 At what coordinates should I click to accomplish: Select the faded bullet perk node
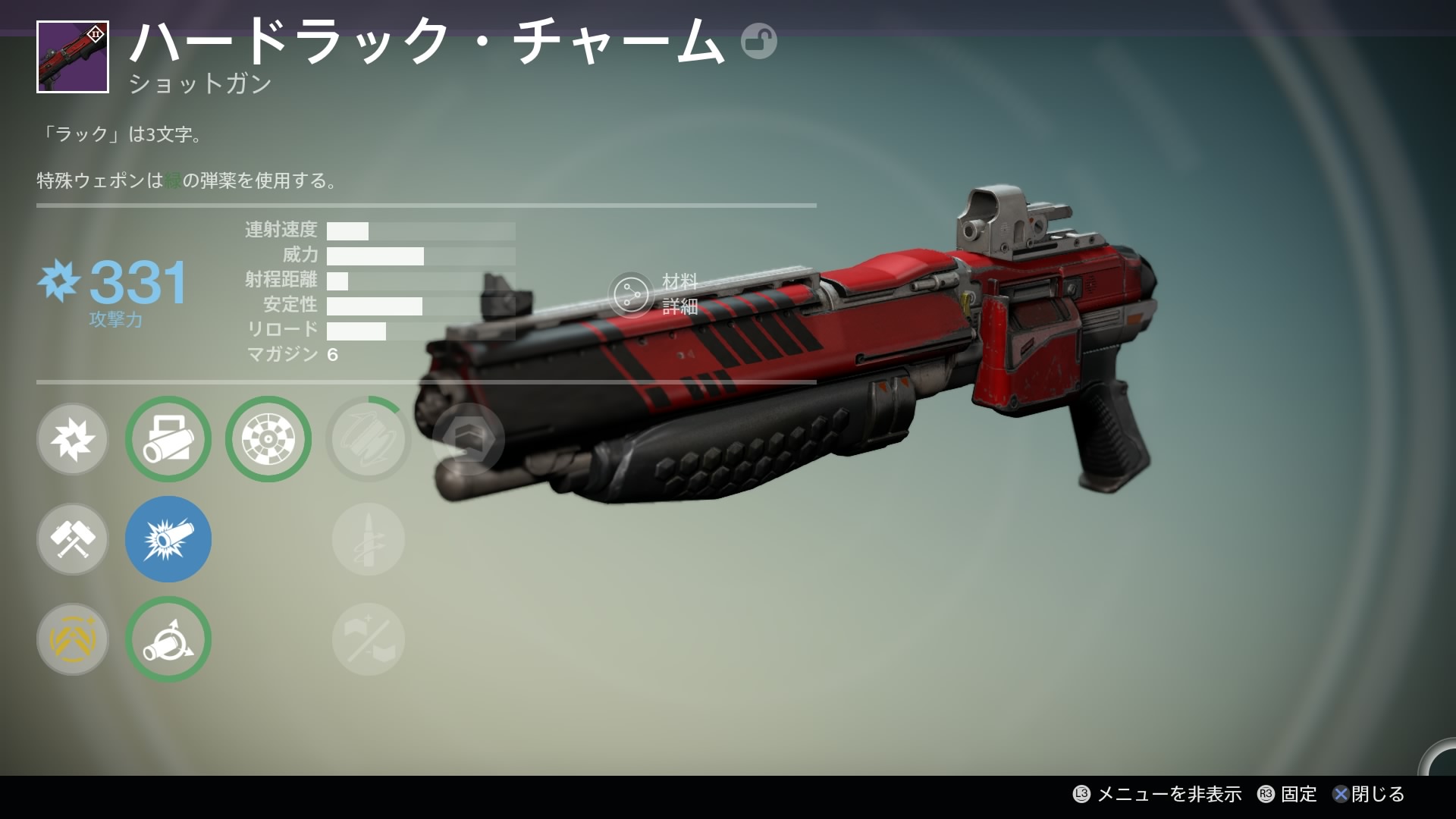pos(369,539)
